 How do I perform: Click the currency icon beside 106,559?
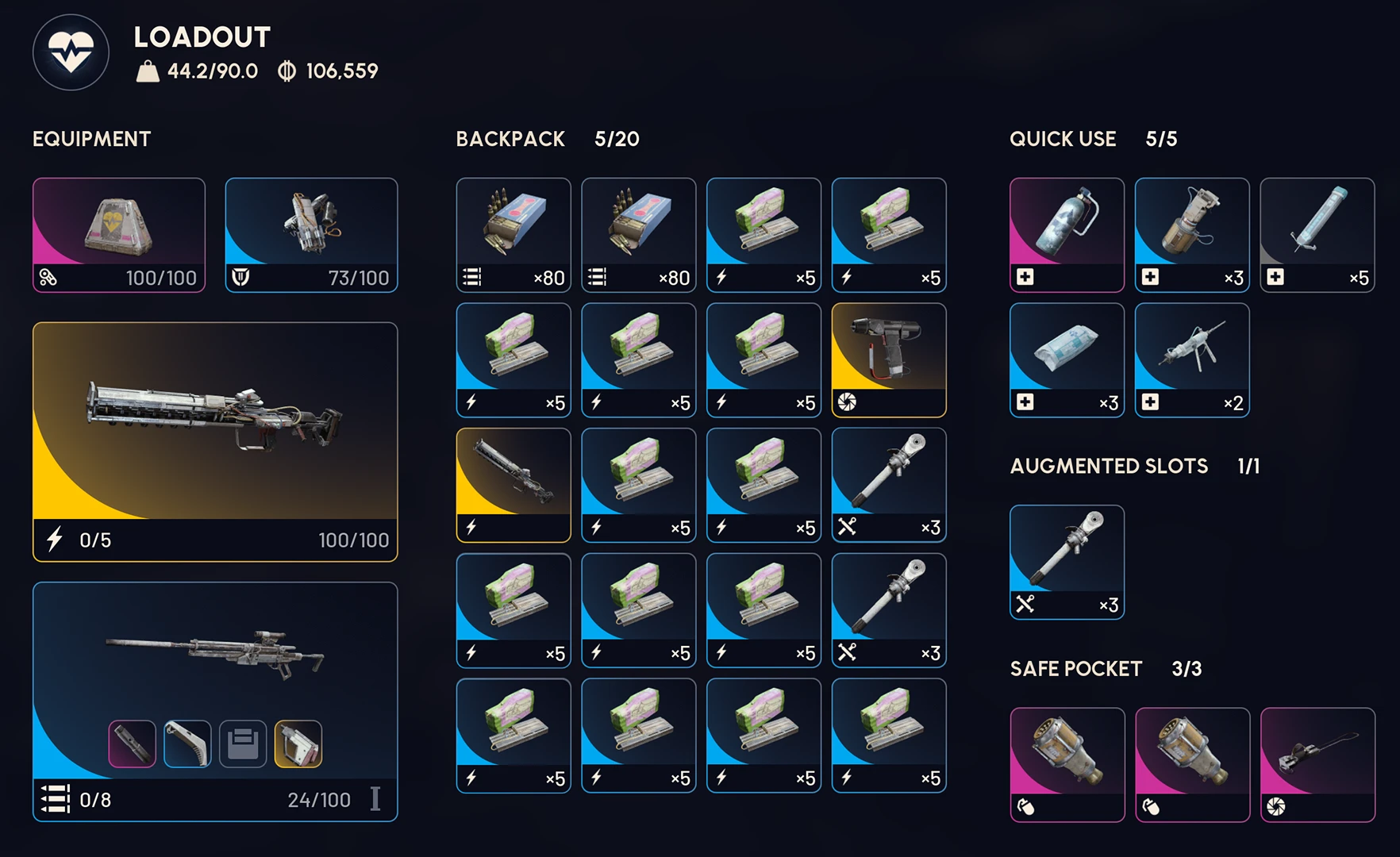click(284, 71)
